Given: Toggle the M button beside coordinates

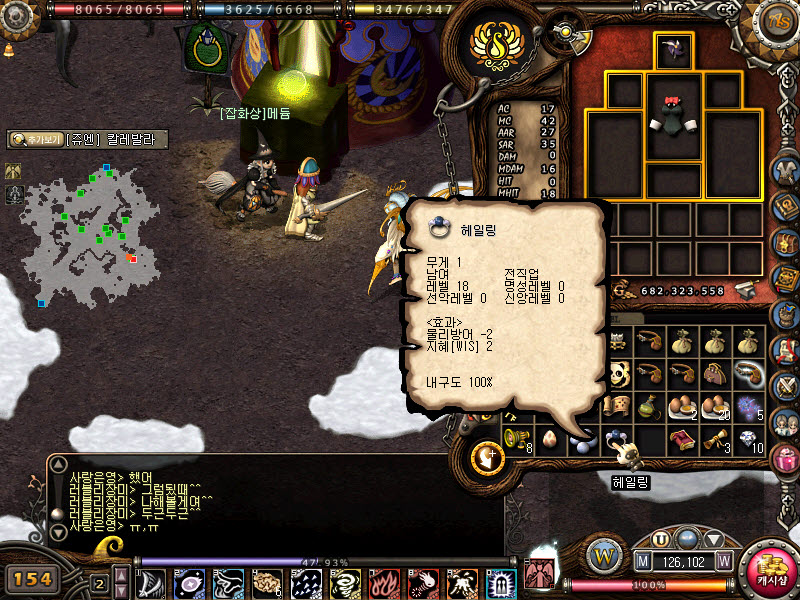Looking at the screenshot, I should 644,561.
